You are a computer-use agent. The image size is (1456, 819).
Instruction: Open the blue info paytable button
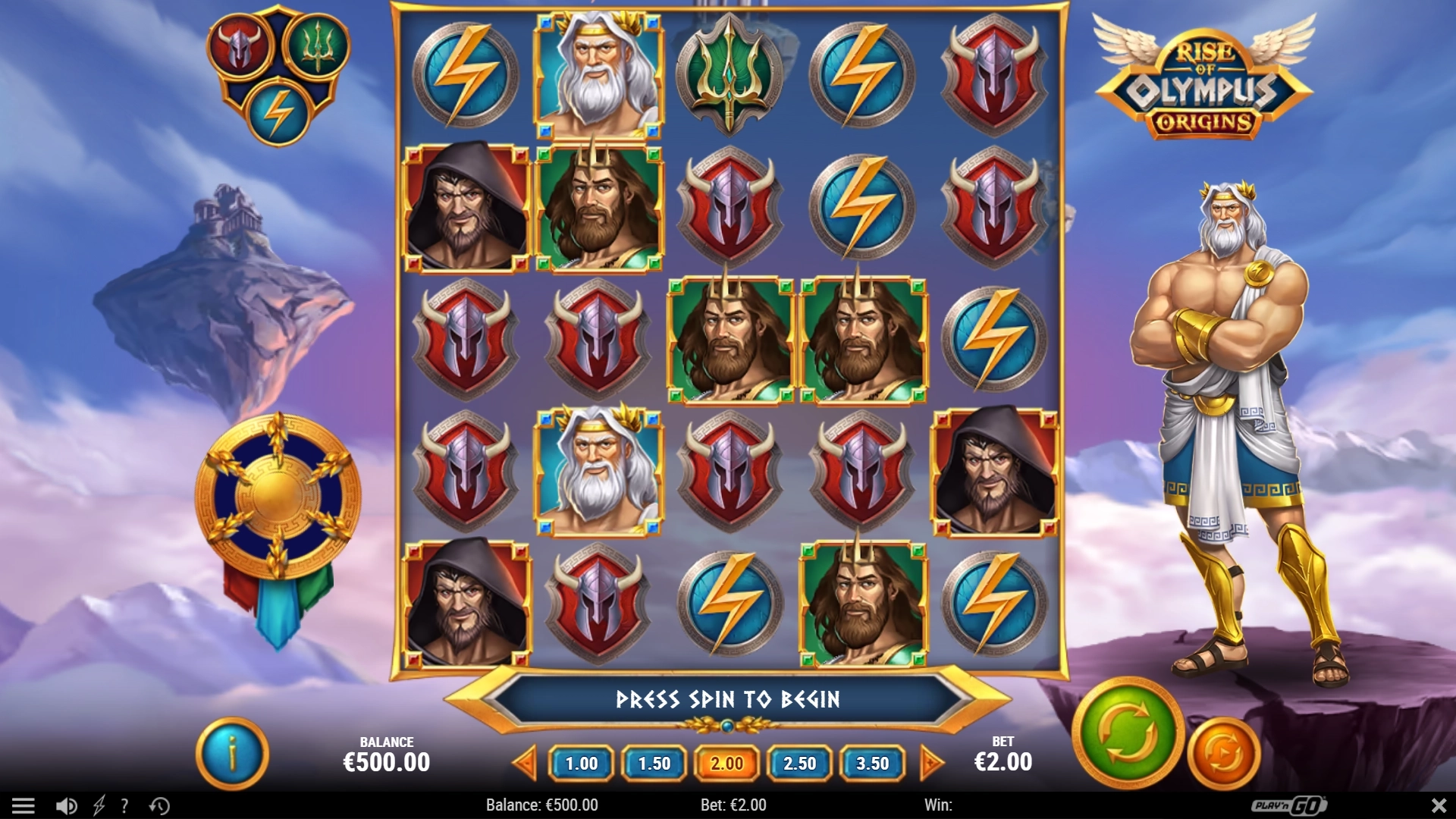pyautogui.click(x=232, y=755)
